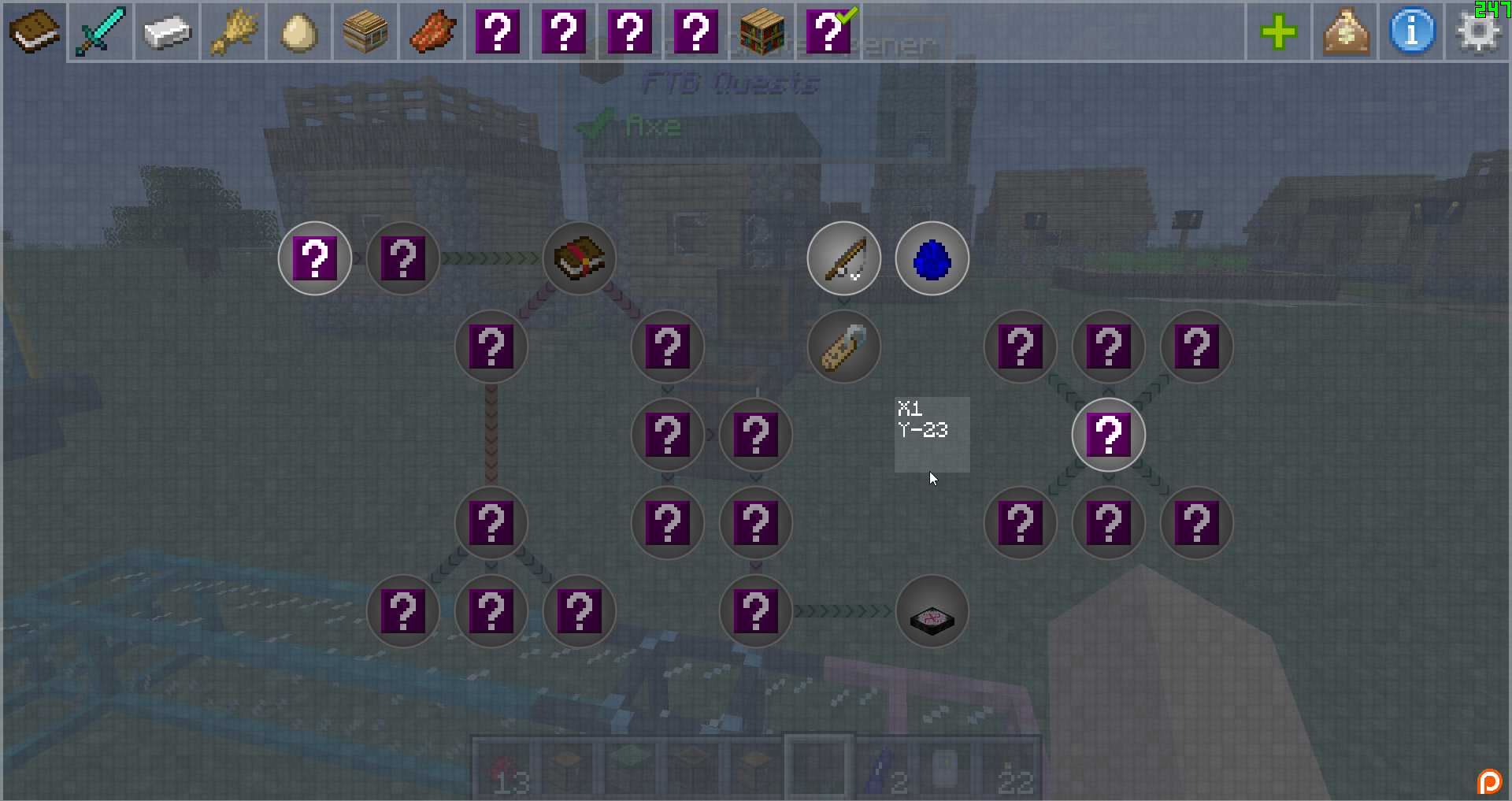Select the enchanted book quest node
1512x801 pixels.
click(580, 258)
